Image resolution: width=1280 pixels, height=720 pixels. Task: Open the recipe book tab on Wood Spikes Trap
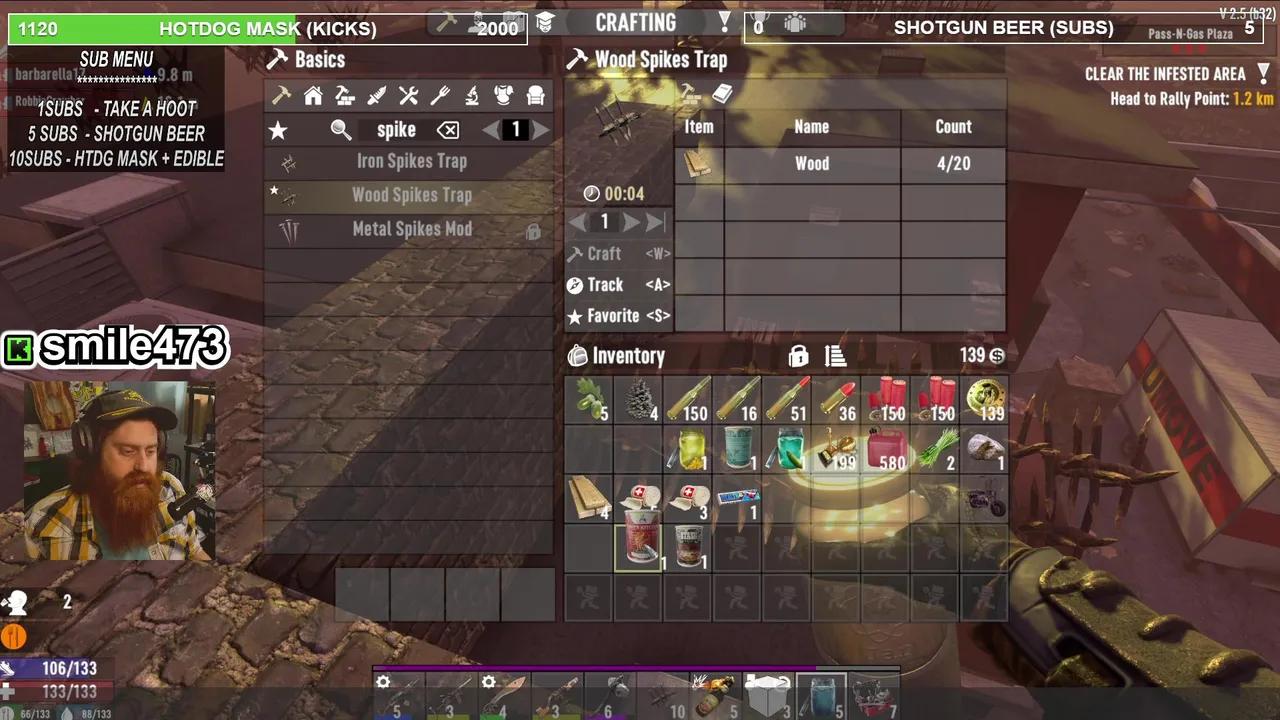tap(721, 95)
